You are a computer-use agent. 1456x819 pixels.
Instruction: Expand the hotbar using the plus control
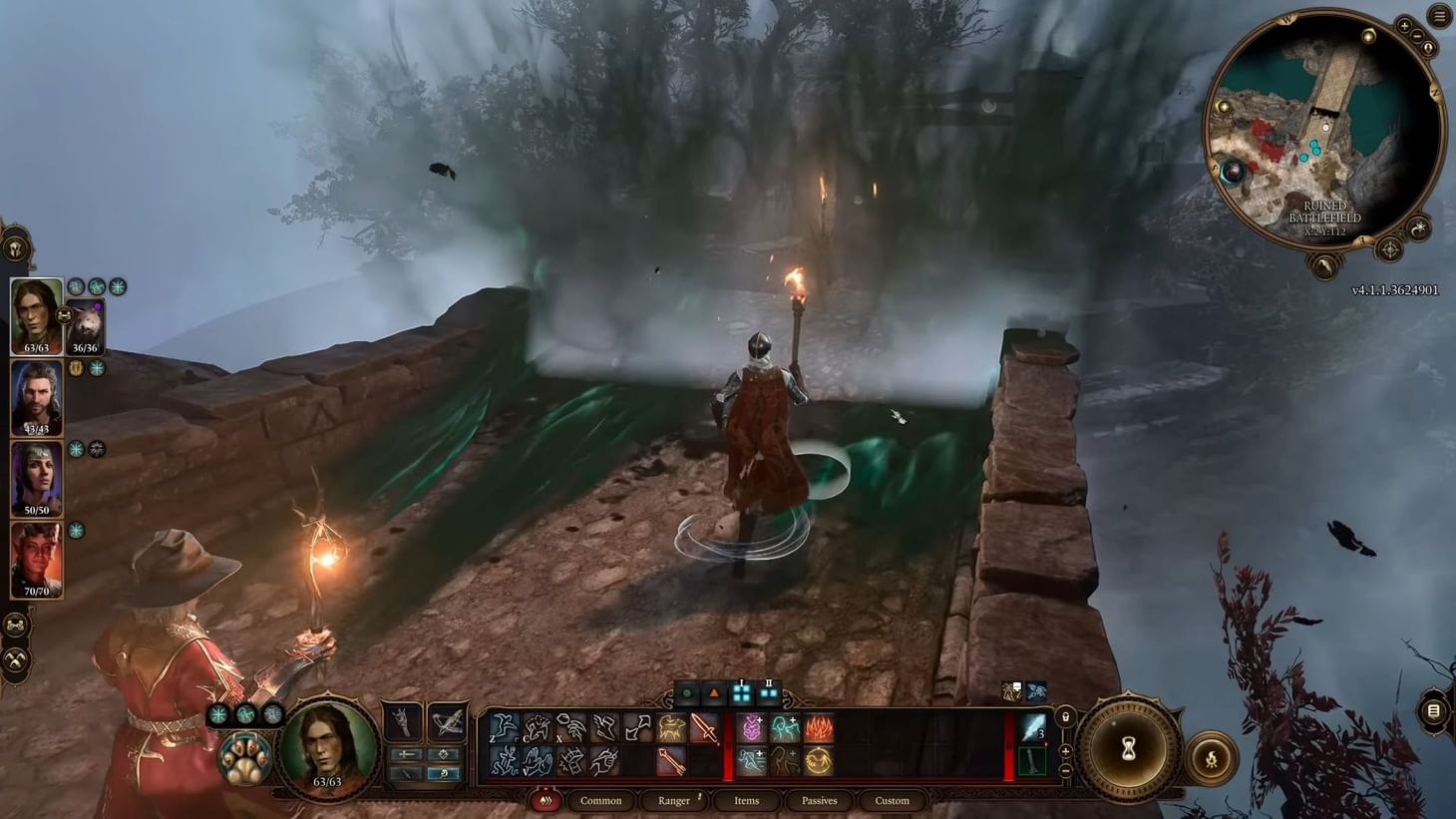1065,750
